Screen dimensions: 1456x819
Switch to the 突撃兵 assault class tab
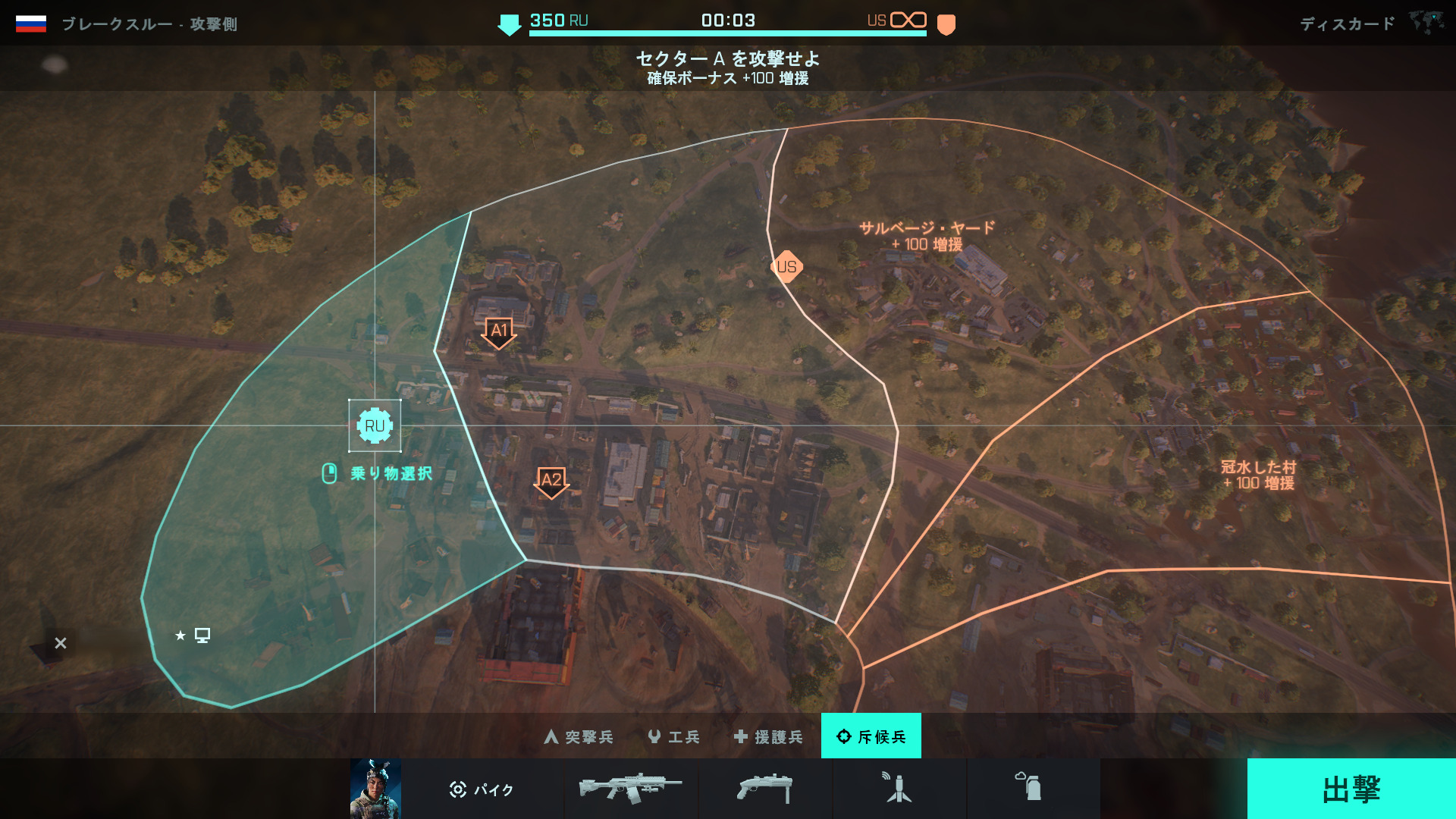(579, 736)
